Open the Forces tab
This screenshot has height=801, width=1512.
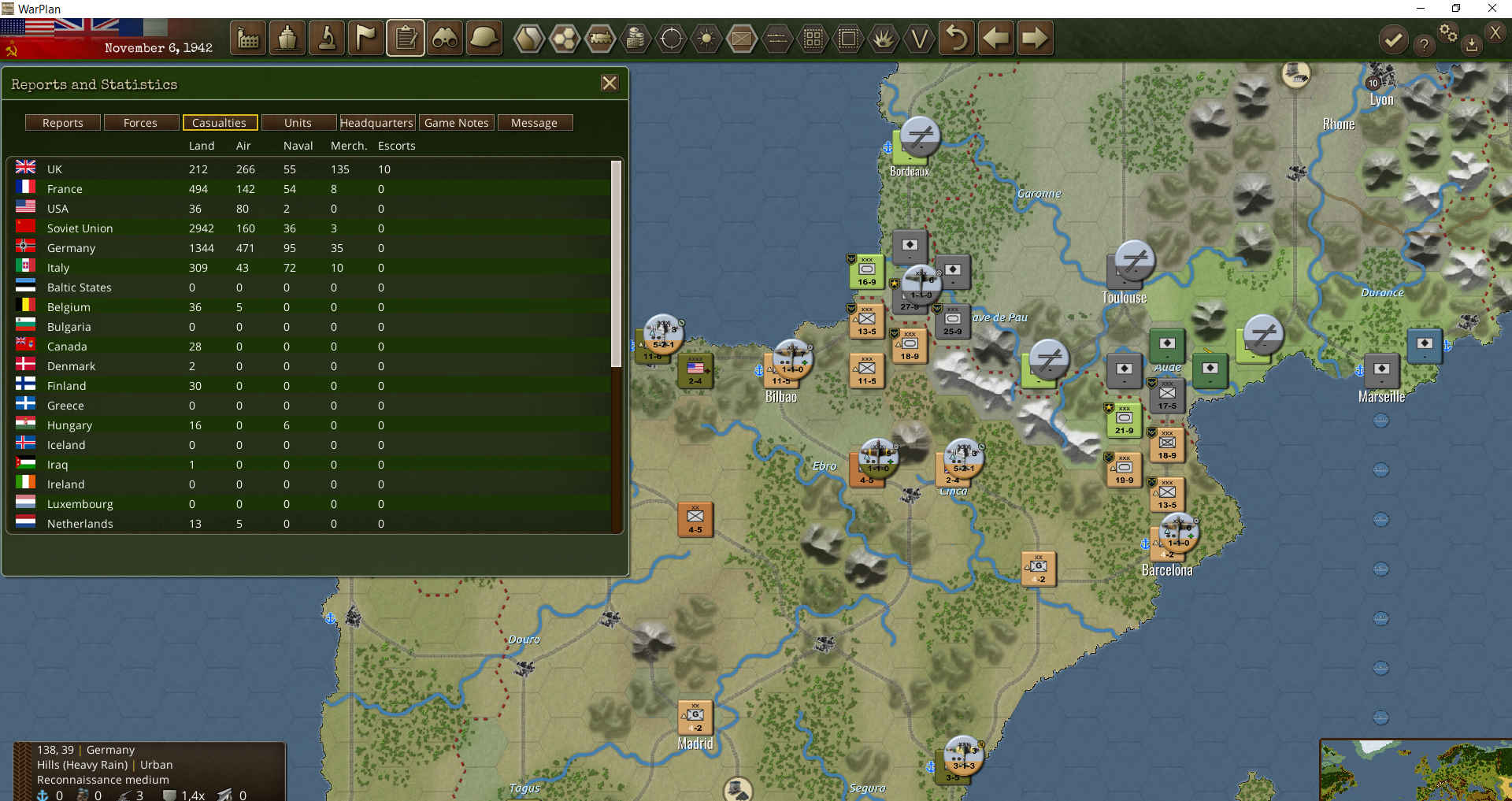[140, 123]
